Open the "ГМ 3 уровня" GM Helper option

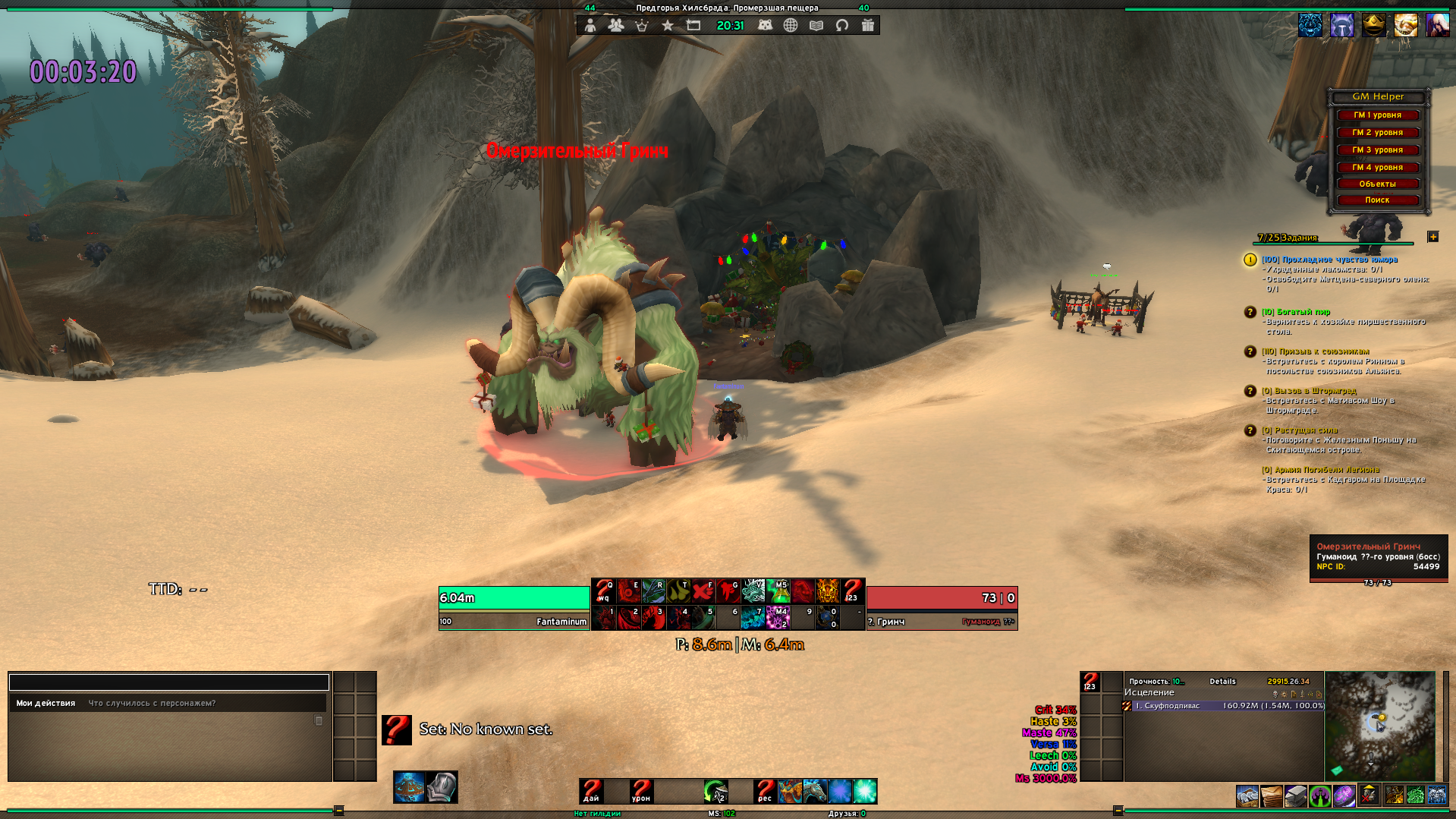(x=1377, y=150)
